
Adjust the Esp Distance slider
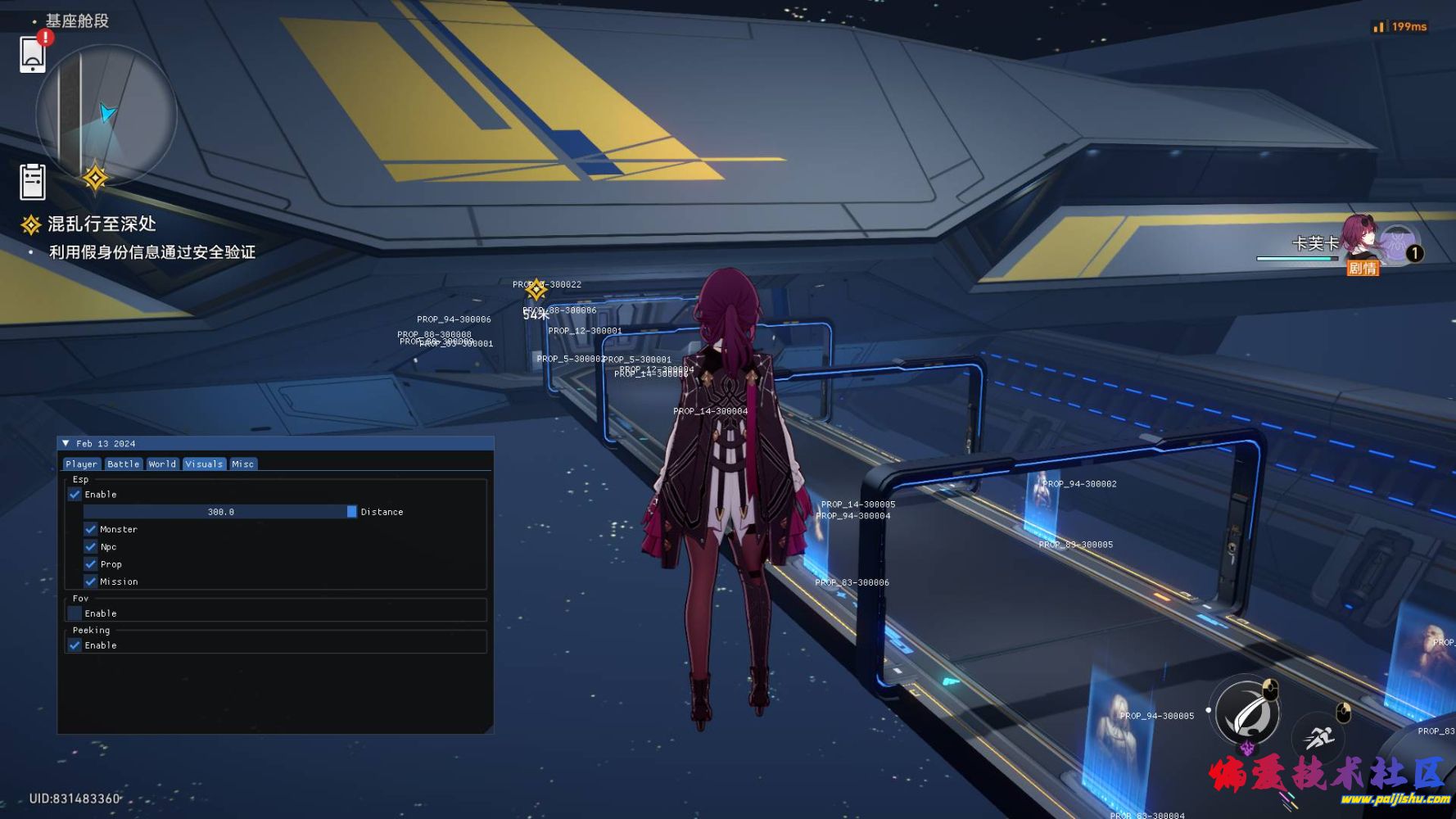(x=220, y=512)
